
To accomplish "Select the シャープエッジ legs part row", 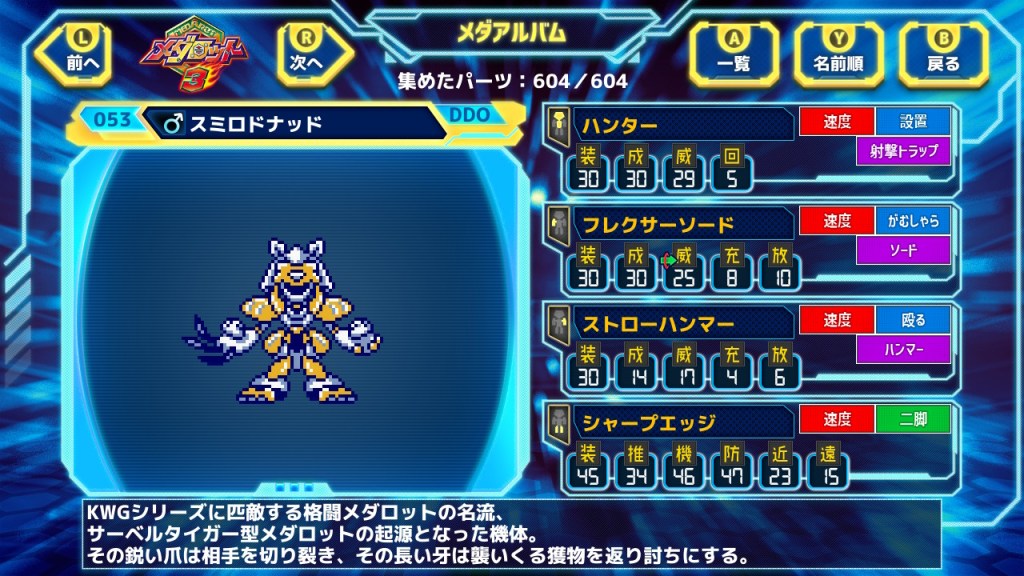I will [x=670, y=421].
